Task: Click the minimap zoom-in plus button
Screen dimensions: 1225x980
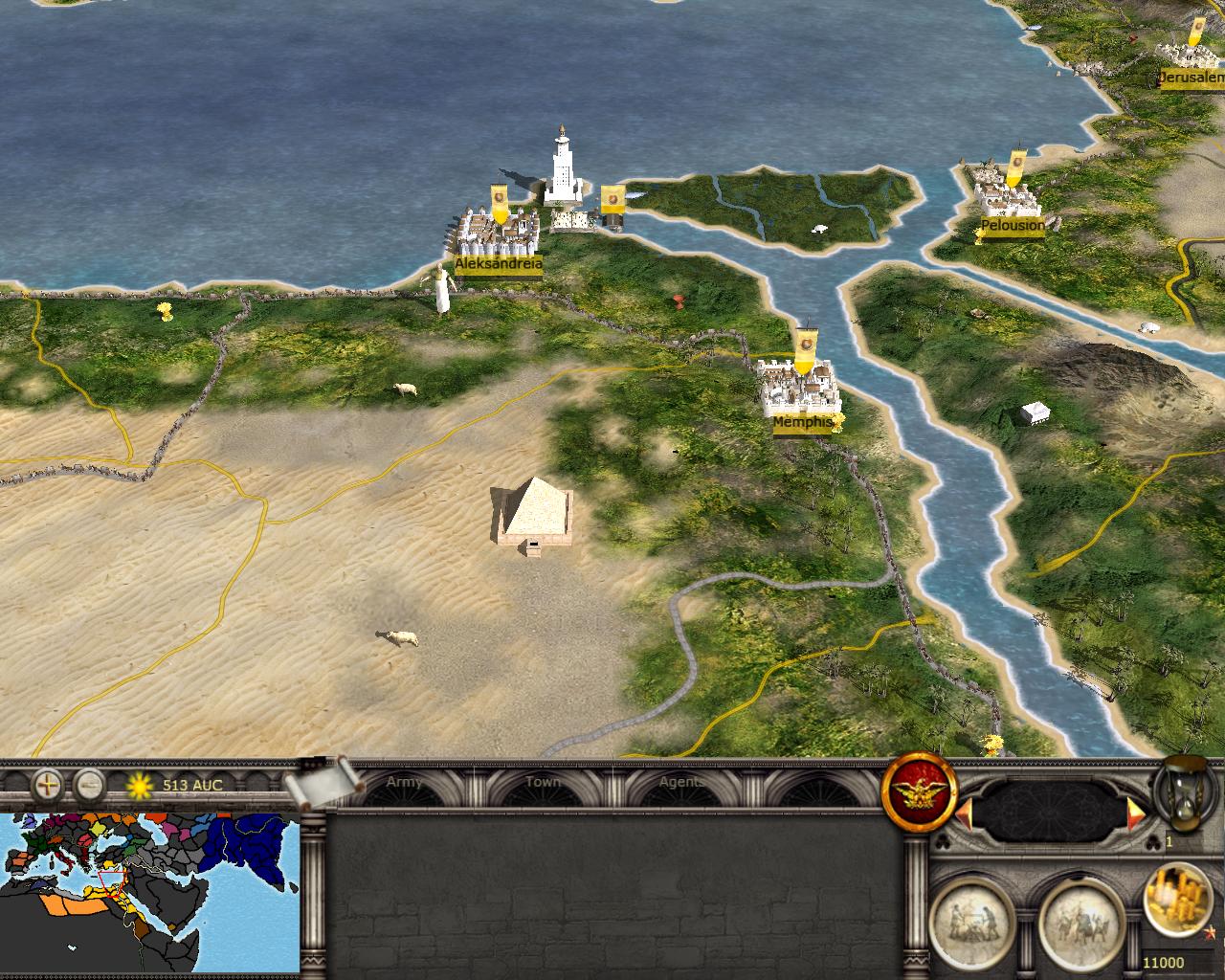Action: pyautogui.click(x=47, y=786)
